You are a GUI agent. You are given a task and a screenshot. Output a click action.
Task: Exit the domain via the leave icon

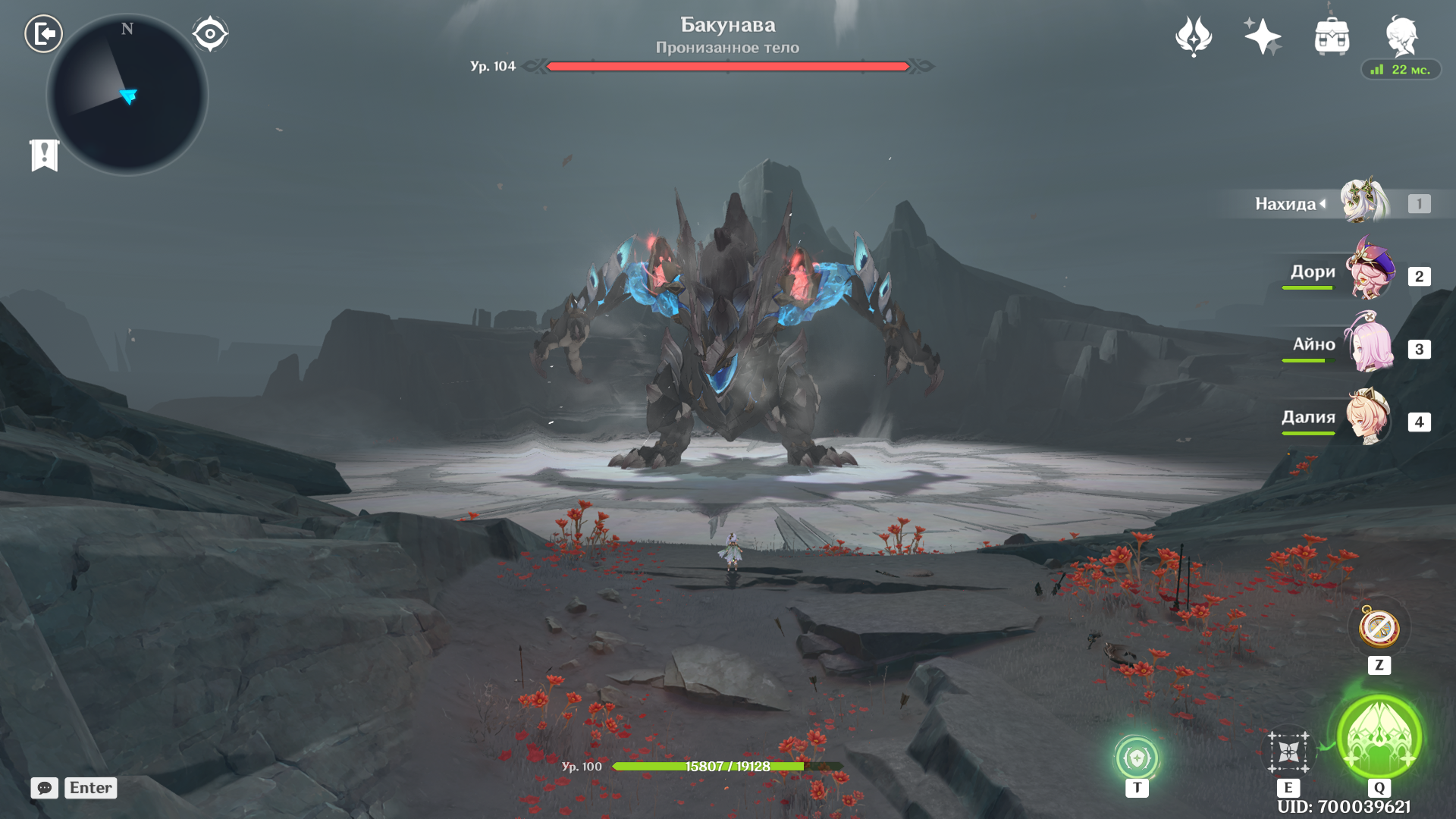click(43, 34)
